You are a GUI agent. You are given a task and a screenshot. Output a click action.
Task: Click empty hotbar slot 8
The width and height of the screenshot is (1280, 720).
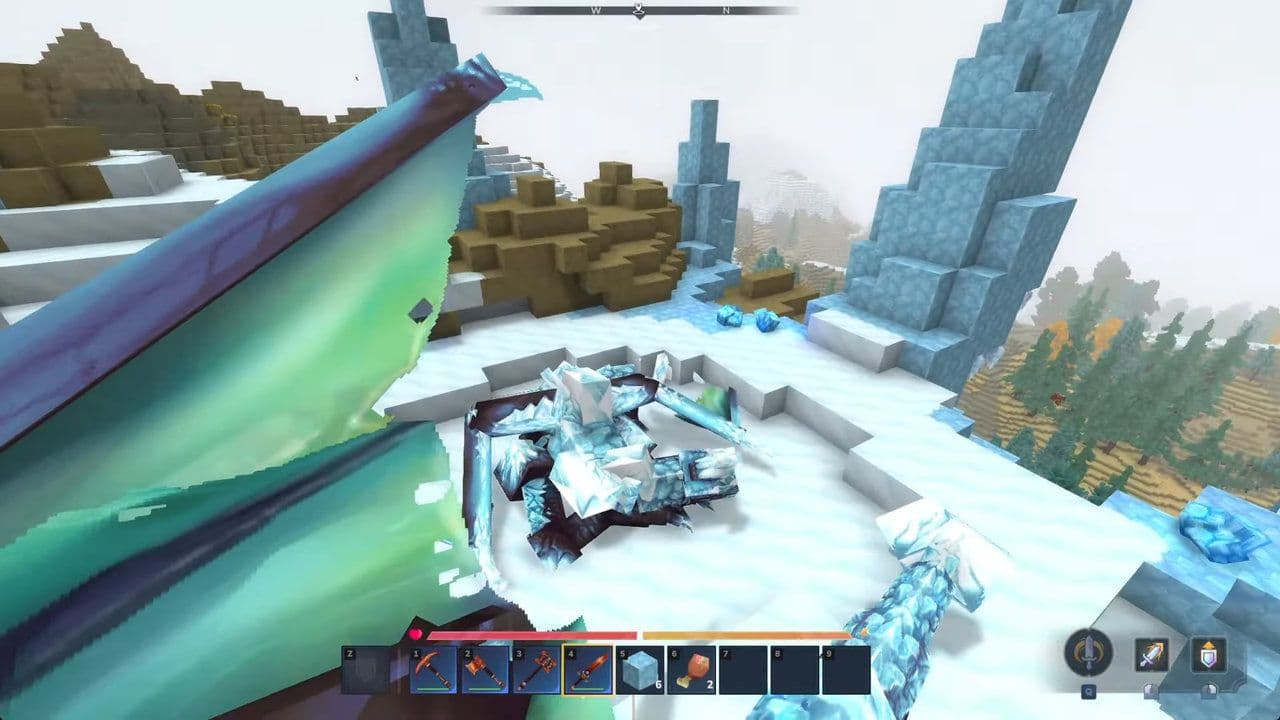click(x=794, y=670)
